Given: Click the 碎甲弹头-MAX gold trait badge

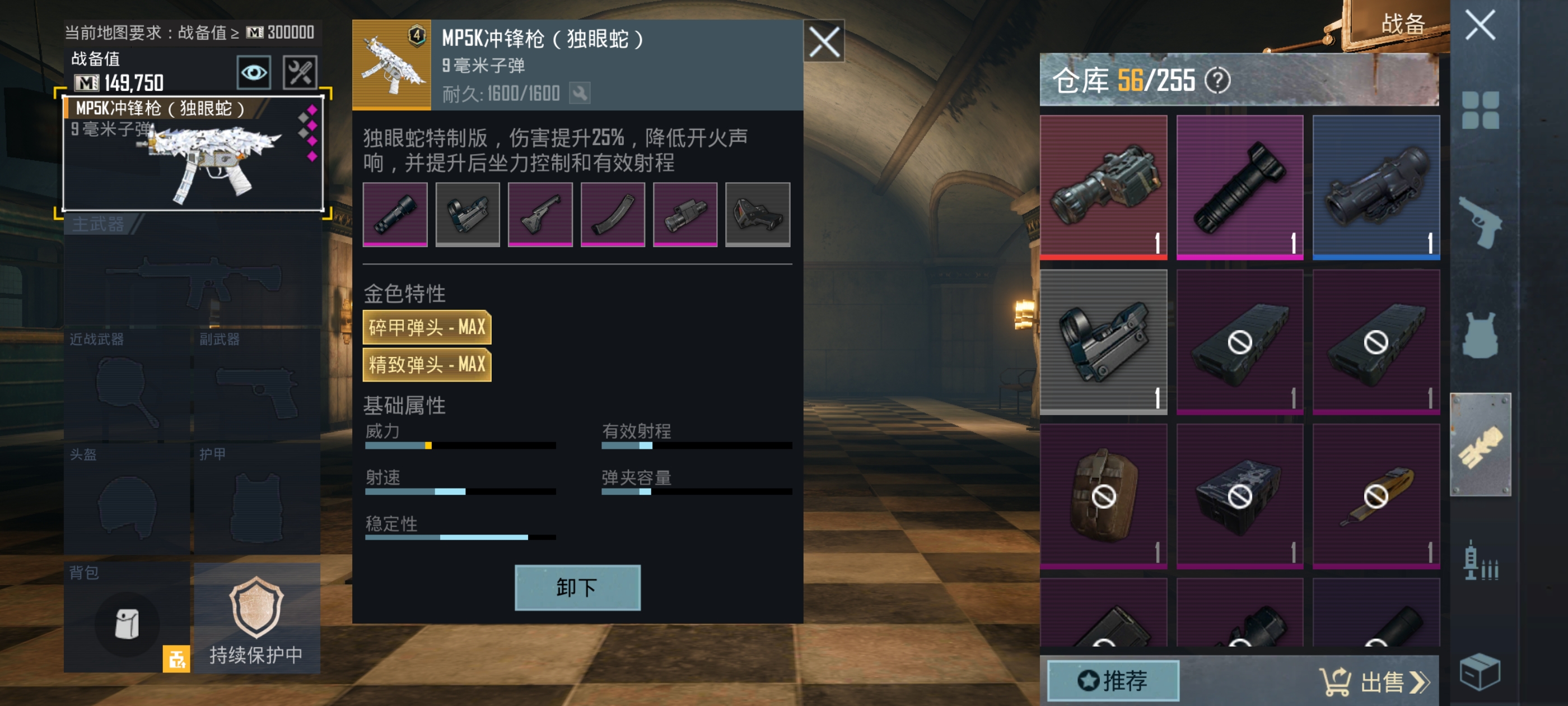Looking at the screenshot, I should (426, 328).
